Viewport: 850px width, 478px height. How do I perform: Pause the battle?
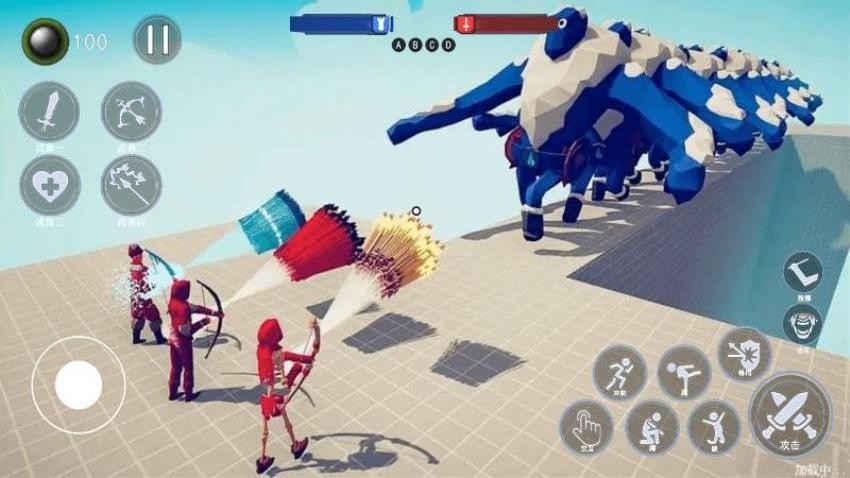(157, 40)
